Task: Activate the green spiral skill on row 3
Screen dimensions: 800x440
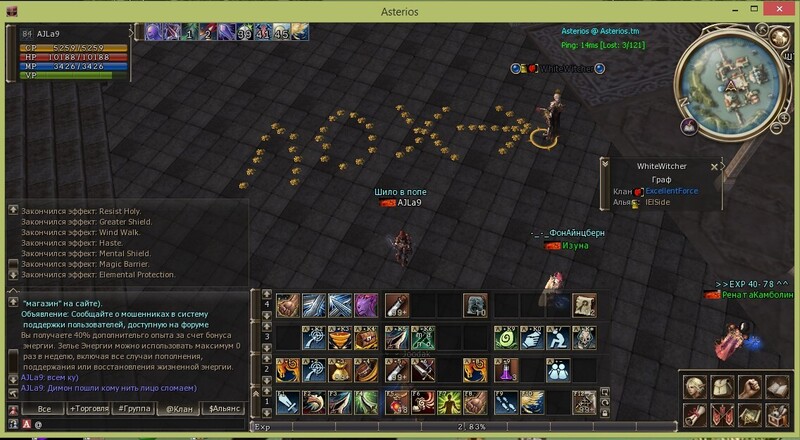Action: [506, 338]
